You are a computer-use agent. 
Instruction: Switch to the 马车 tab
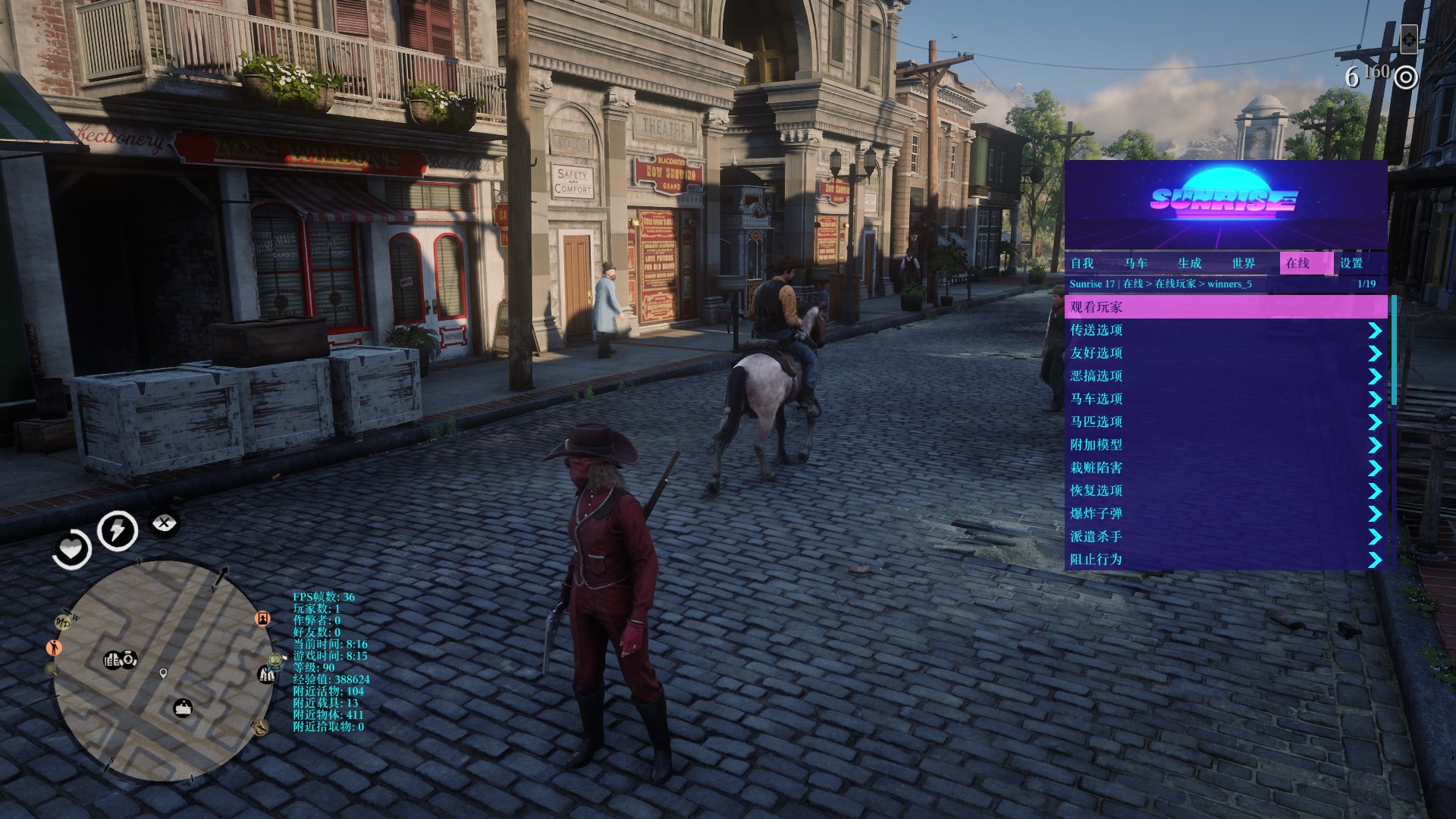click(x=1136, y=263)
